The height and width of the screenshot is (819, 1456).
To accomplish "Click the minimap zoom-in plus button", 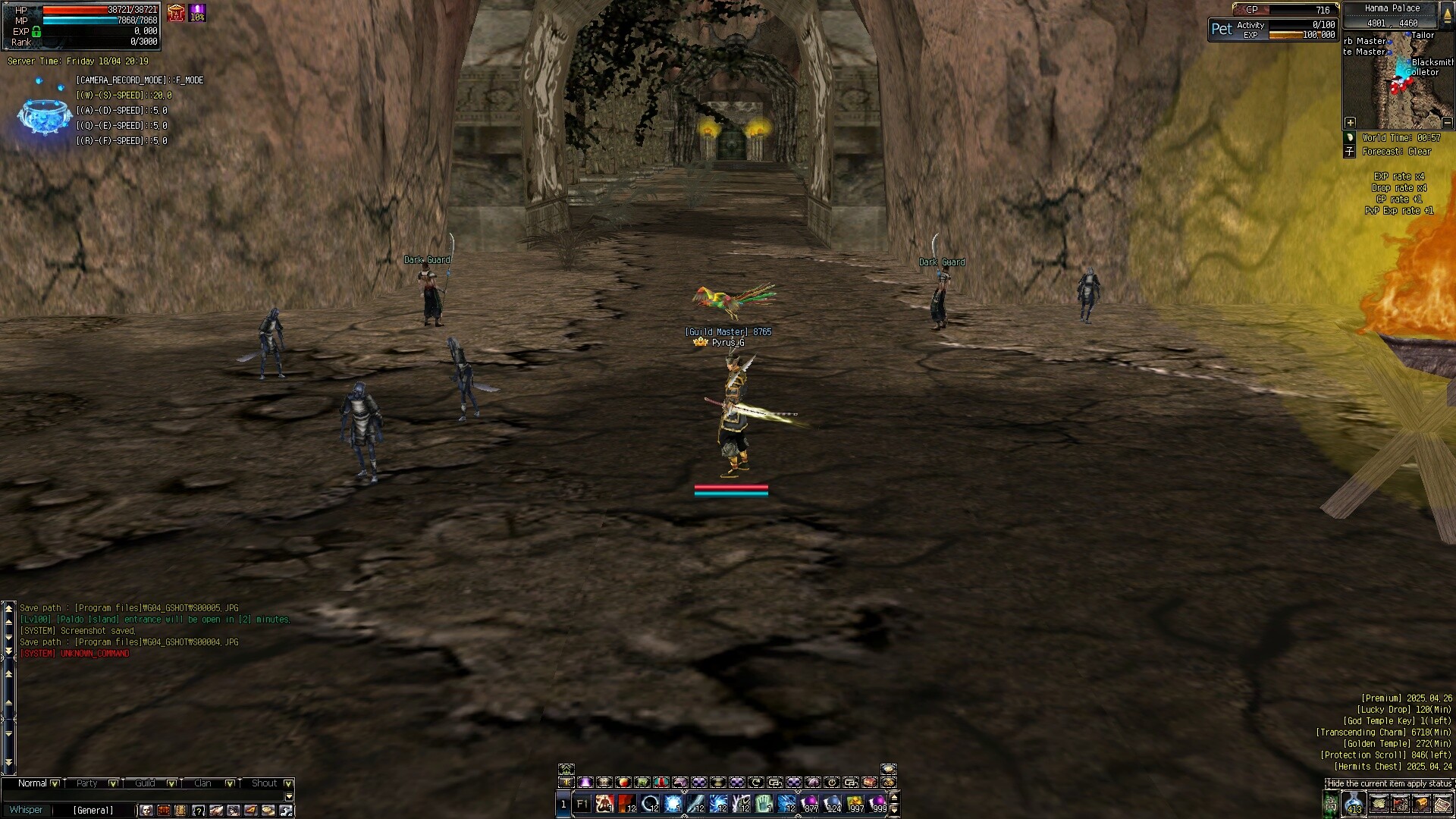I will (x=1351, y=122).
